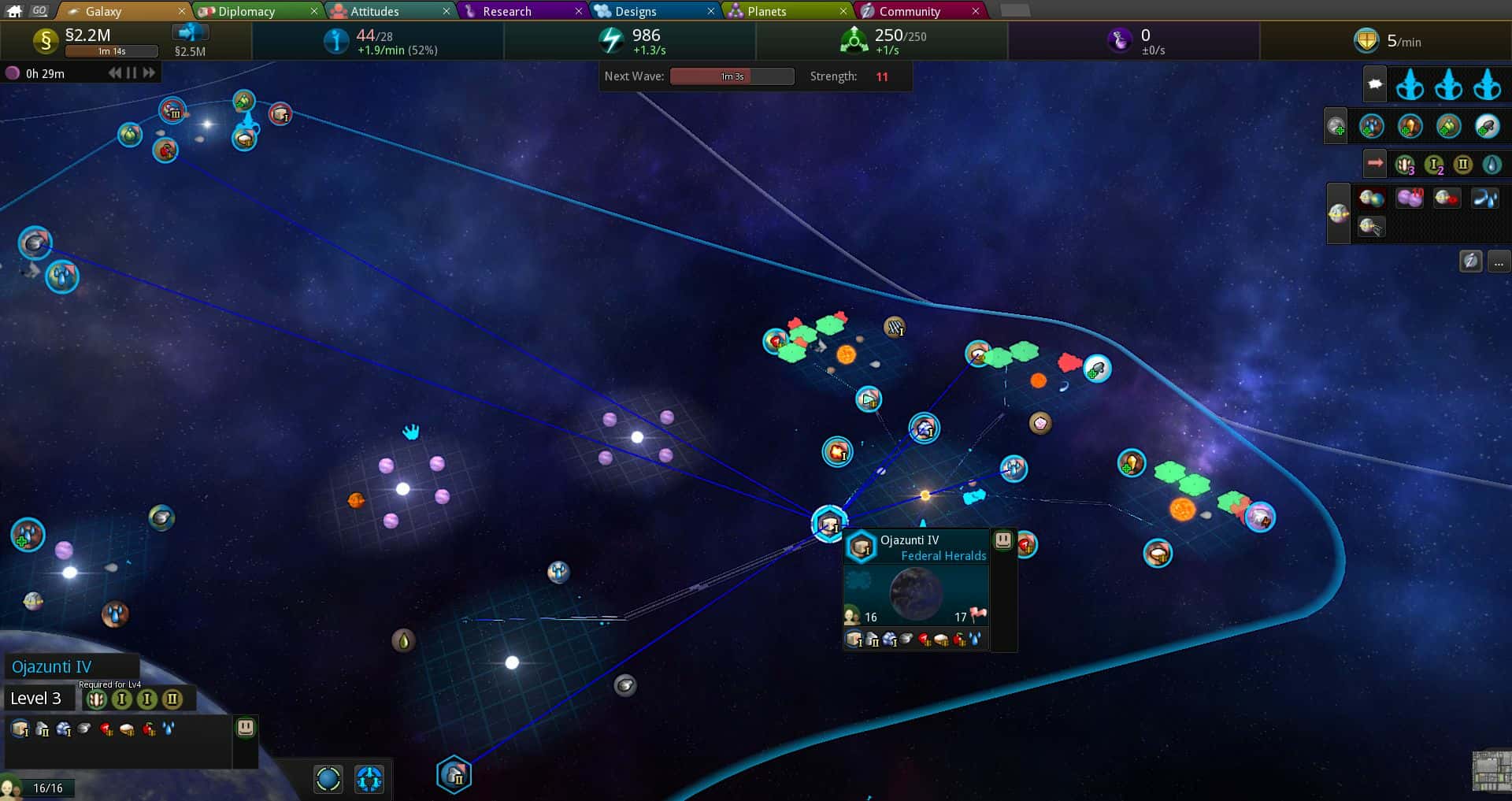Open the Federal Heralds faction link

coord(943,555)
